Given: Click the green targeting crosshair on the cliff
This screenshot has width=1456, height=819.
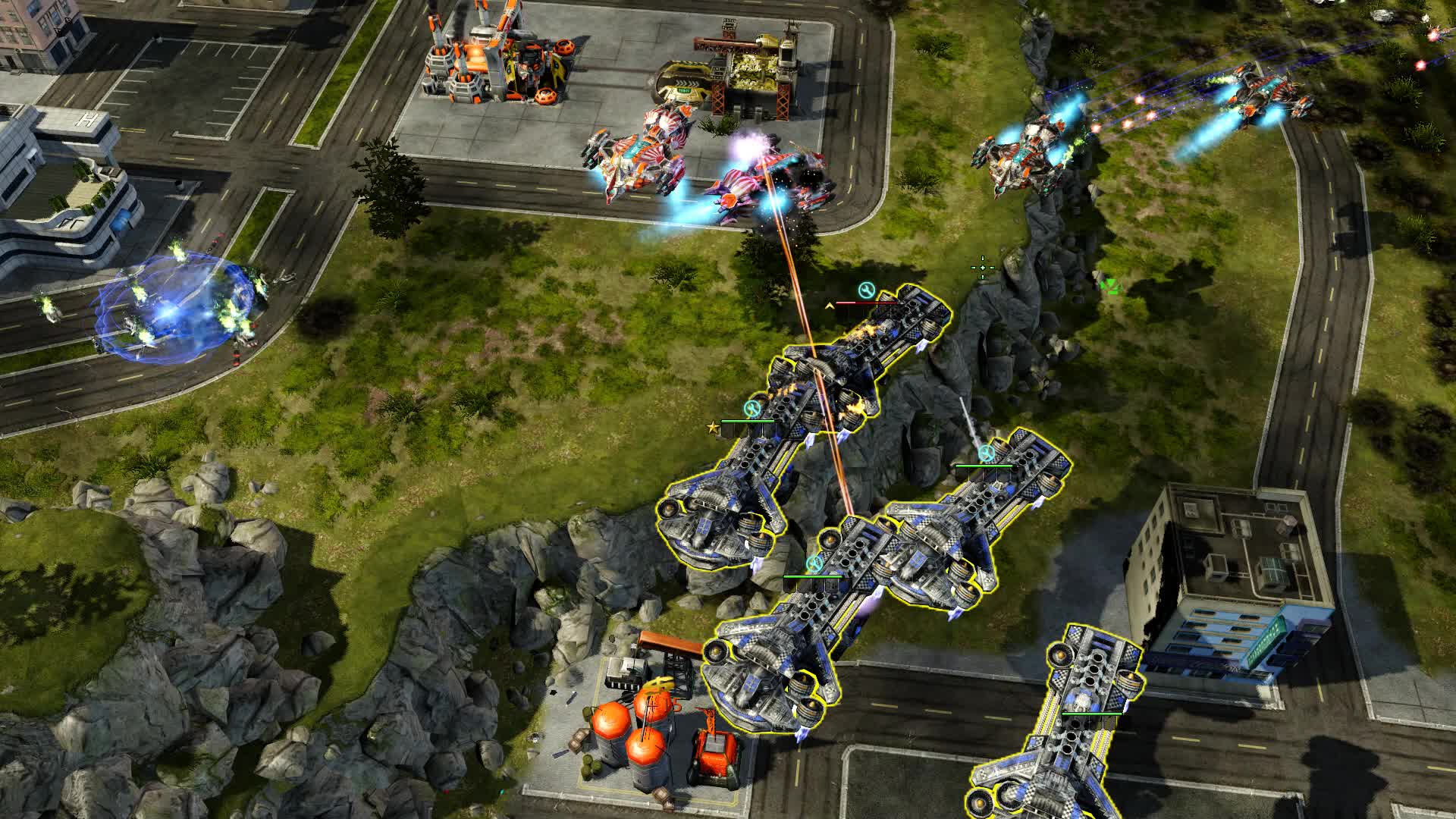Looking at the screenshot, I should point(983,268).
